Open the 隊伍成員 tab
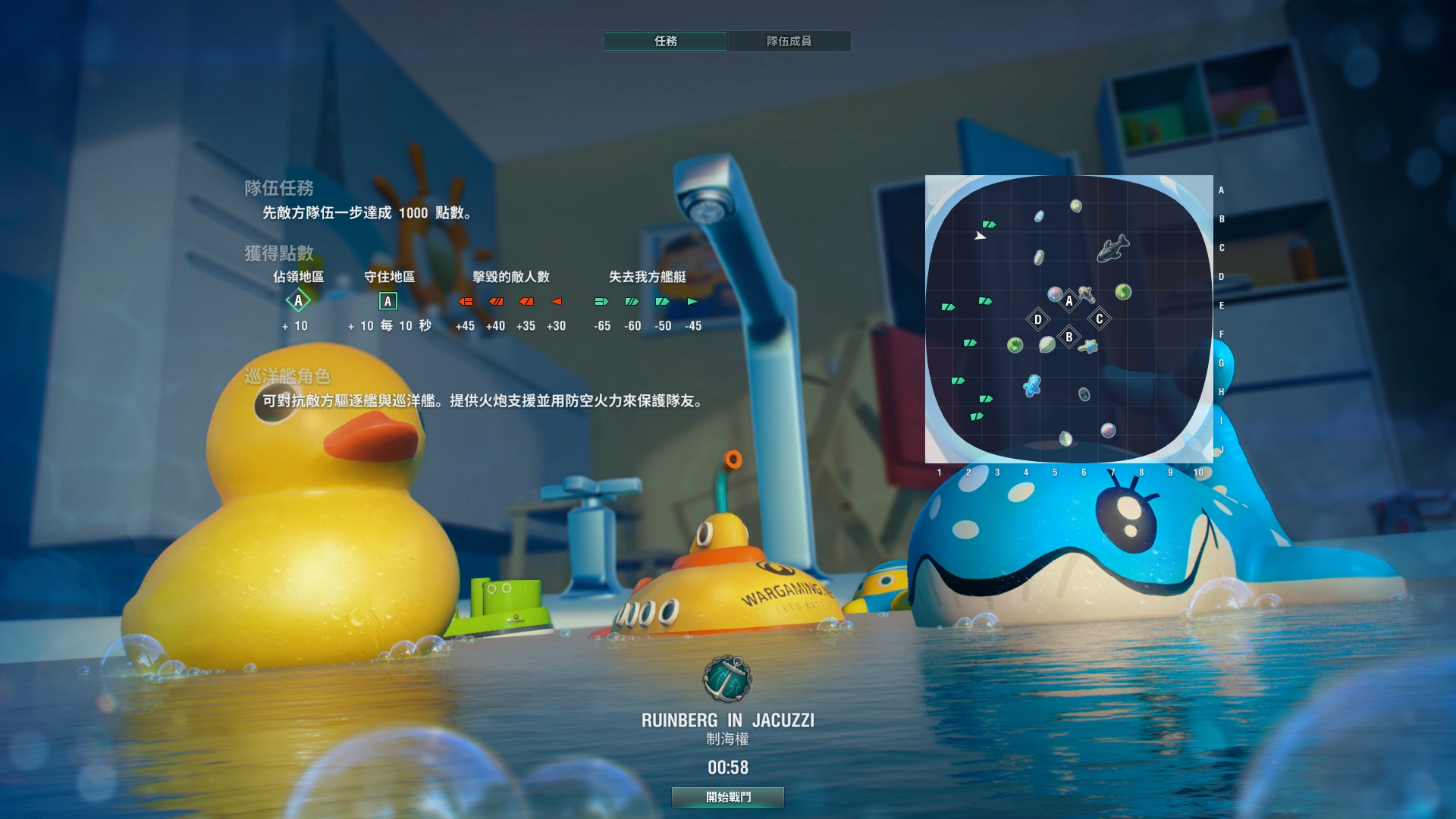The image size is (1456, 819). 789,41
